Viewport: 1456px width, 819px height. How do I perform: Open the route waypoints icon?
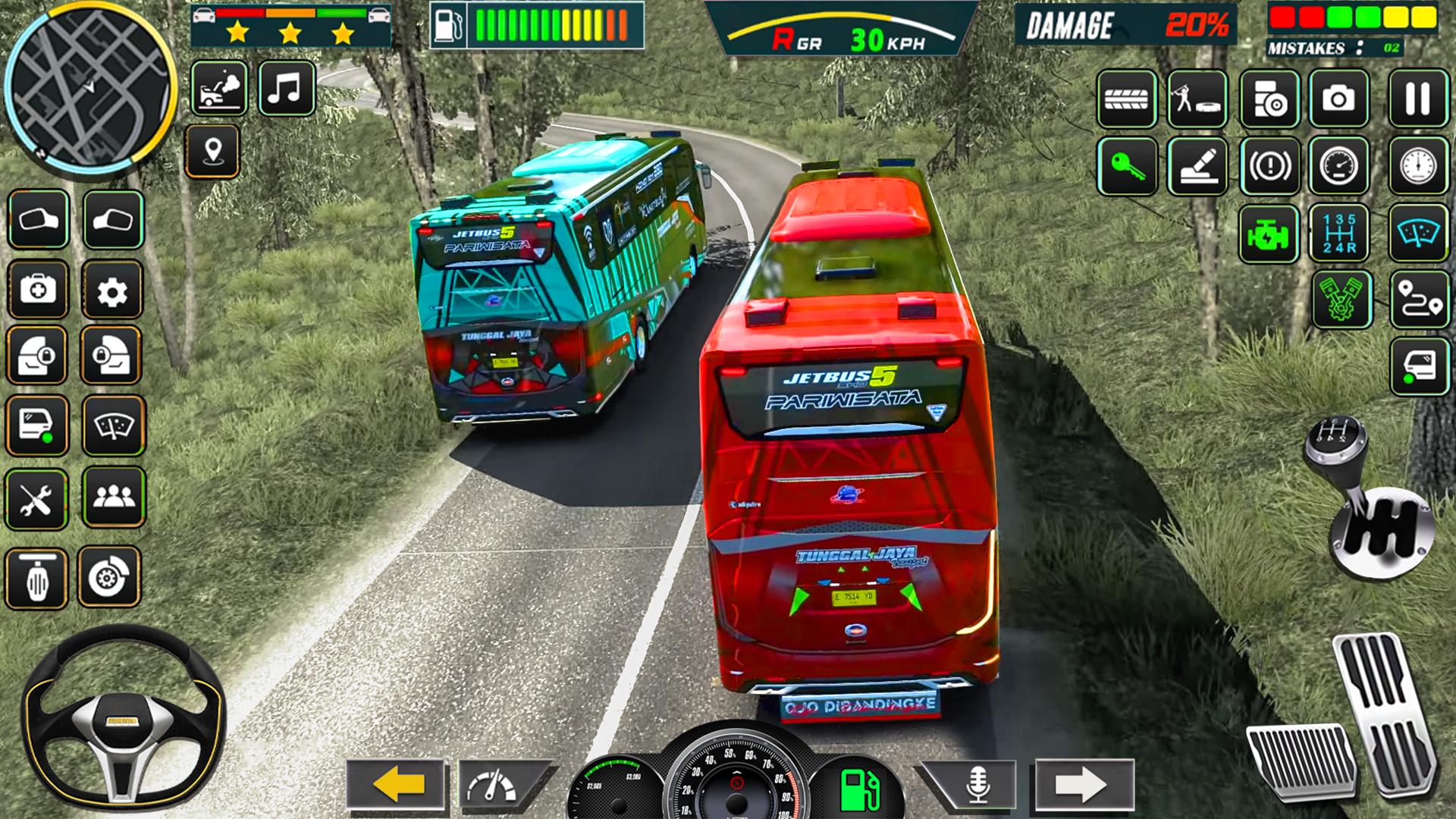1419,300
